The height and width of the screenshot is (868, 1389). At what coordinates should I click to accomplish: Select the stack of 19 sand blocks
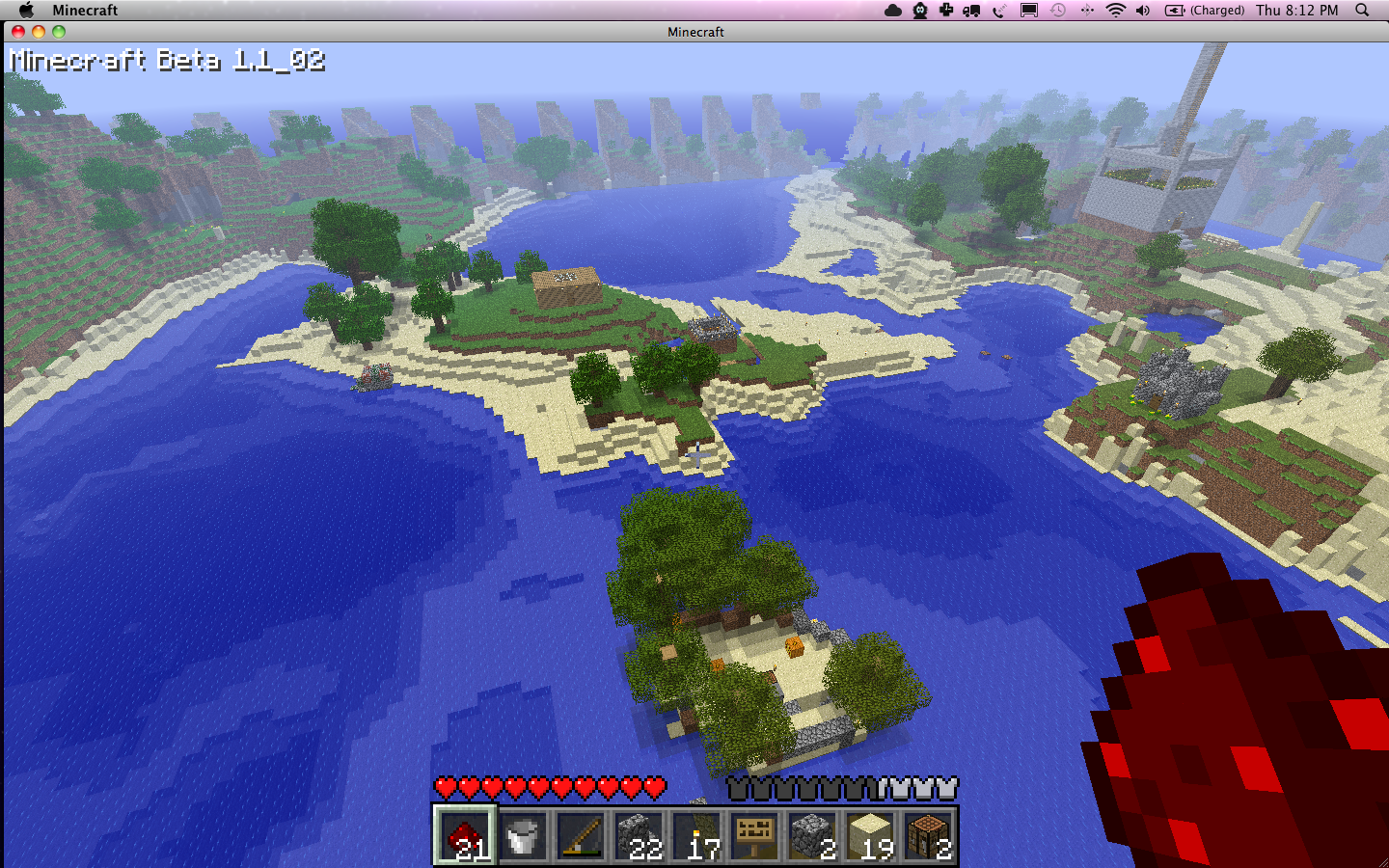[x=870, y=835]
